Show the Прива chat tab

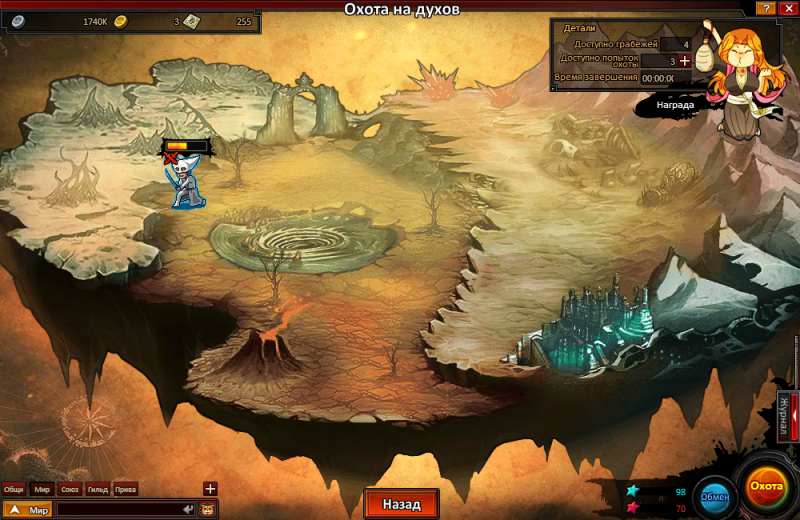[126, 489]
